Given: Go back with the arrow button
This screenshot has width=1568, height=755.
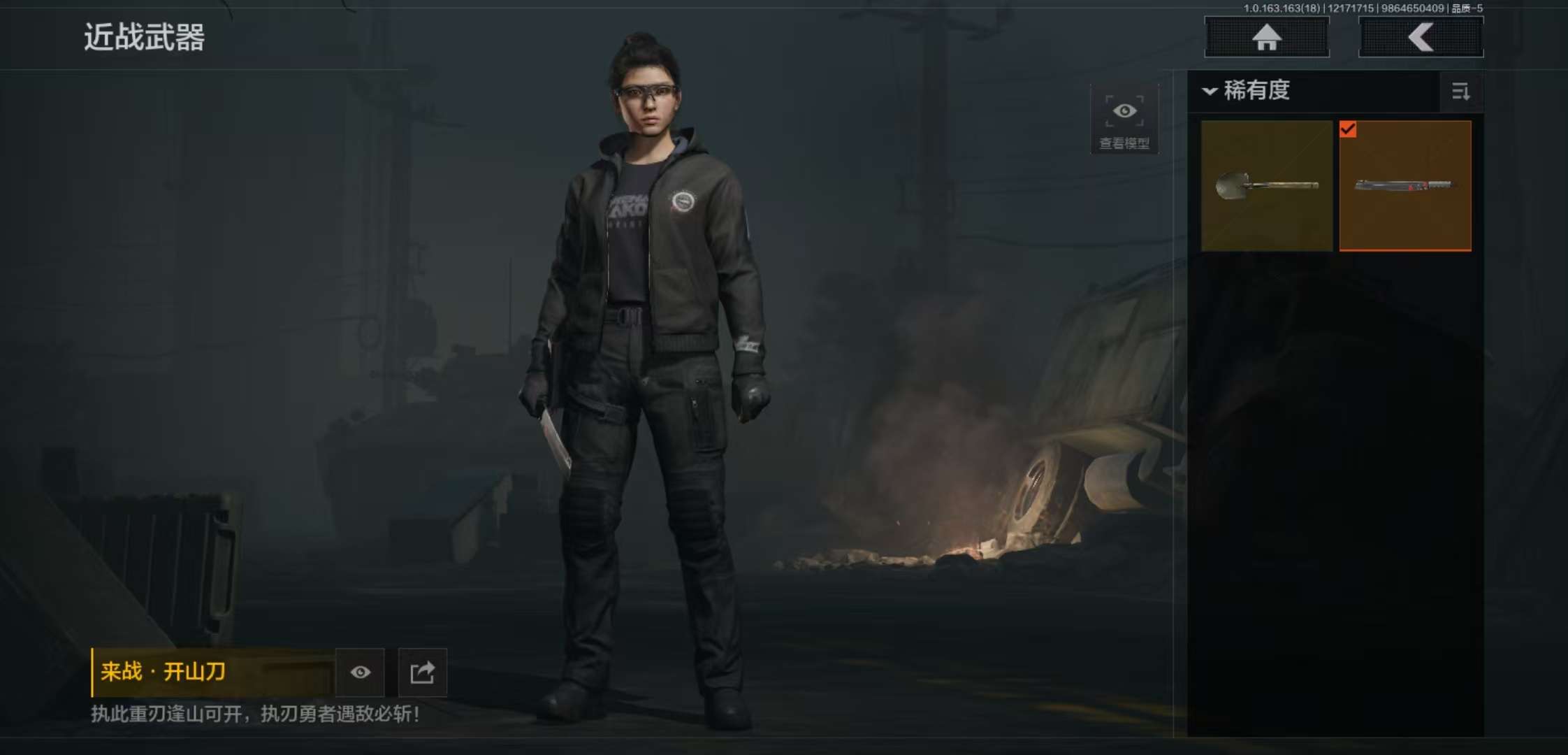Looking at the screenshot, I should (1421, 38).
